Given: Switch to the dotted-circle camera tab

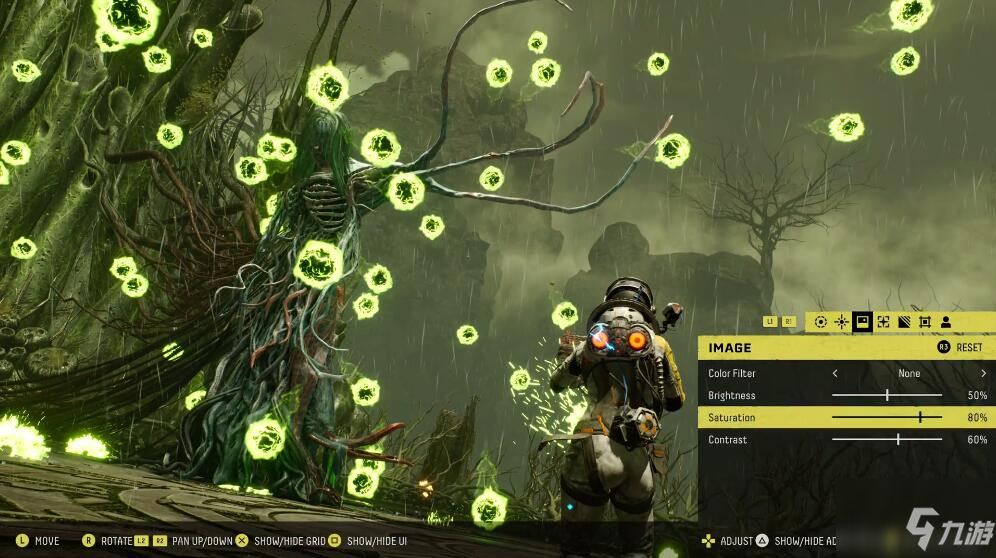Looking at the screenshot, I should [x=821, y=322].
